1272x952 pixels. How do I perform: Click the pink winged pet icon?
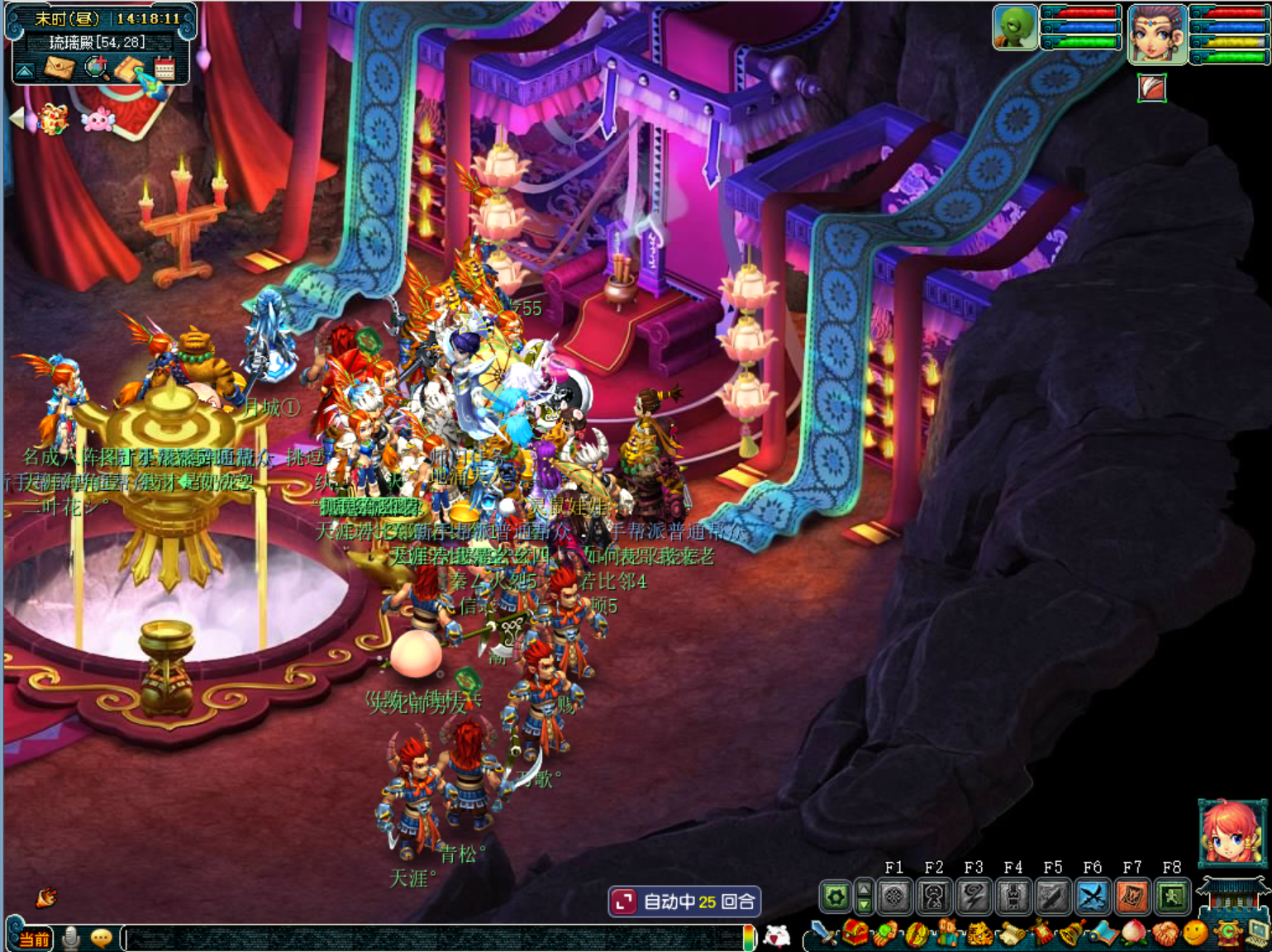(98, 121)
